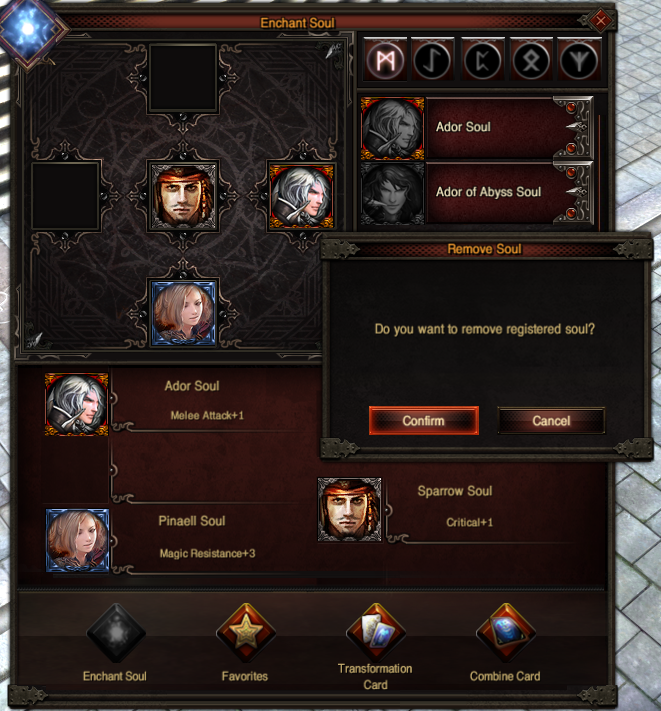Click the Ador Soul portrait in the effects list
The width and height of the screenshot is (661, 711).
[76, 404]
